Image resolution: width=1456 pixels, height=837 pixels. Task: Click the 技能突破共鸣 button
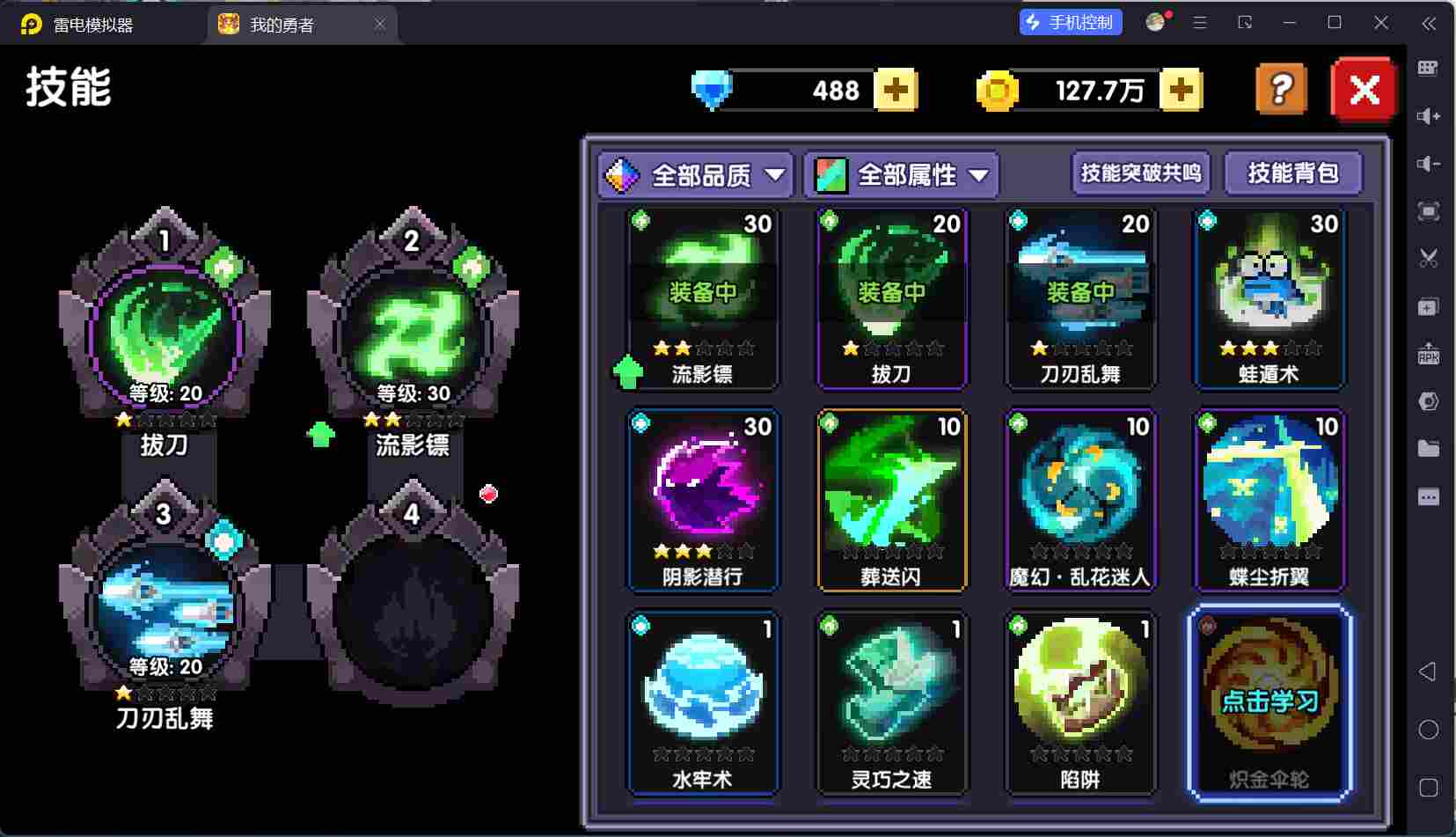[1140, 173]
